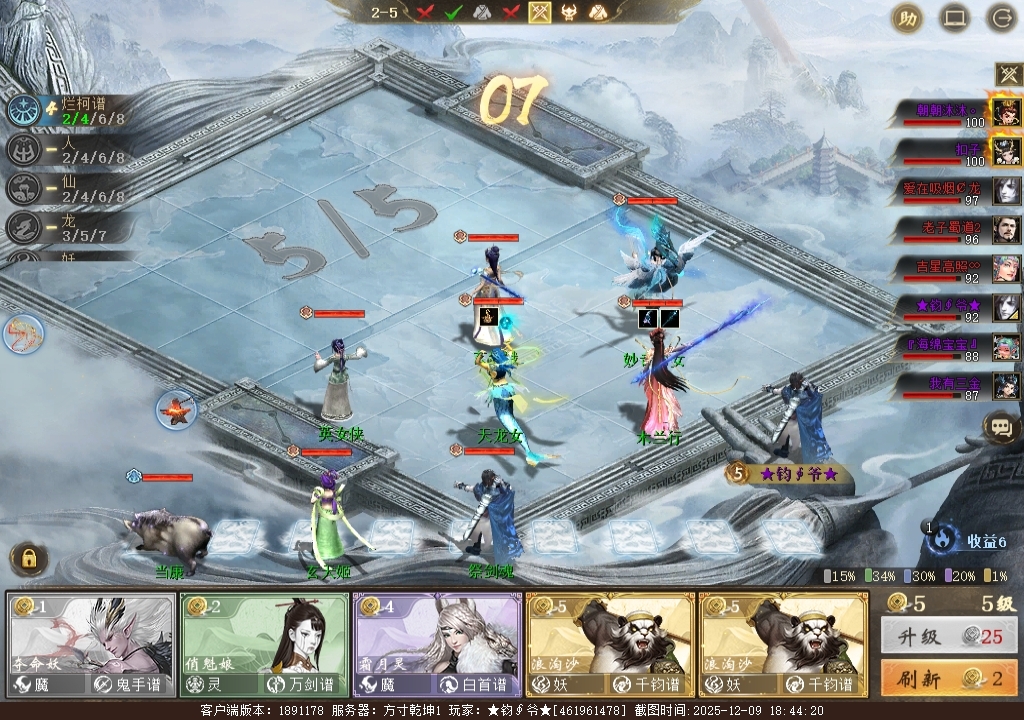Image resolution: width=1024 pixels, height=720 pixels.
Task: Open the crossed-swords battle icon
Action: [x=1006, y=74]
